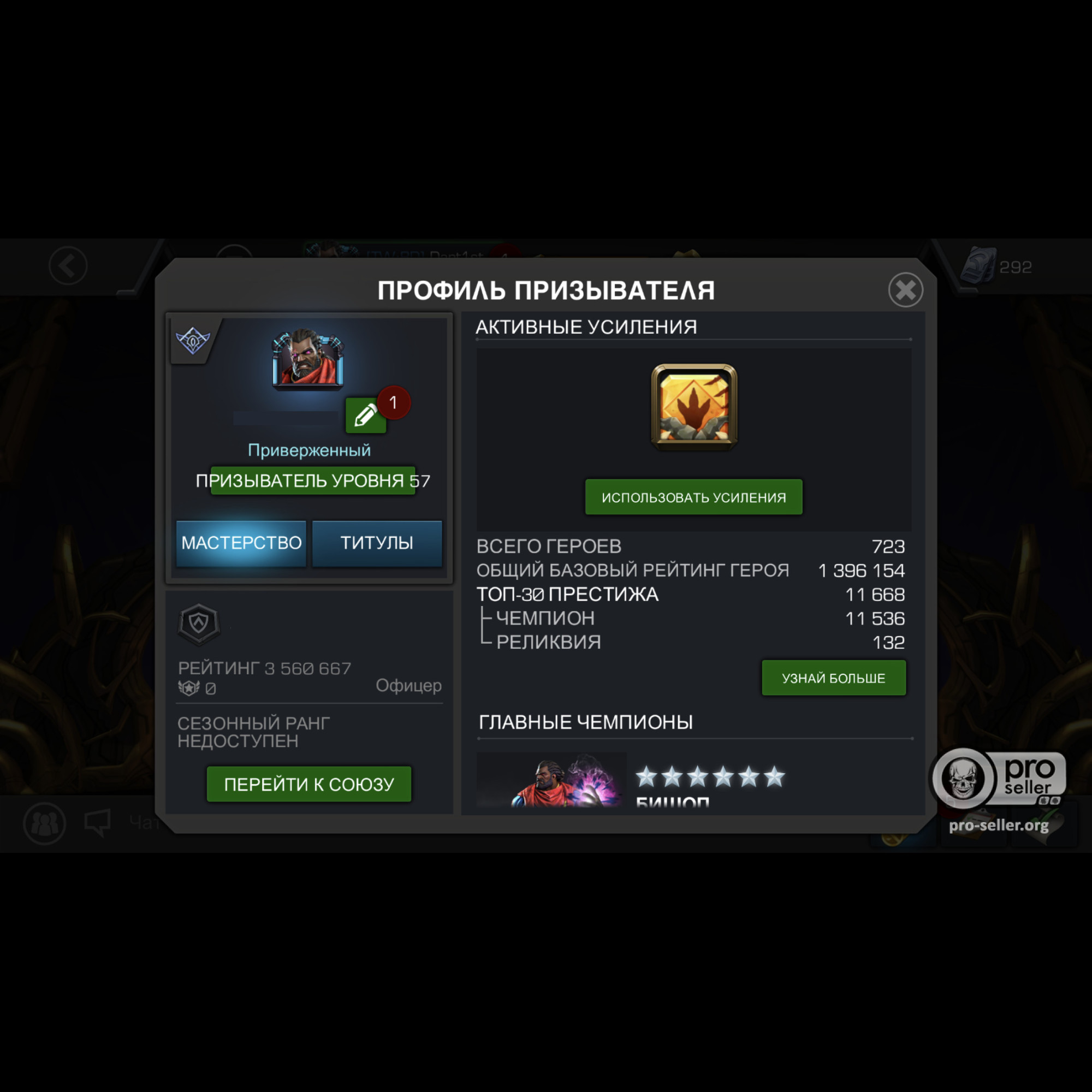Open the МАСТЕРСТВО masteries button
1092x1092 pixels.
point(241,543)
